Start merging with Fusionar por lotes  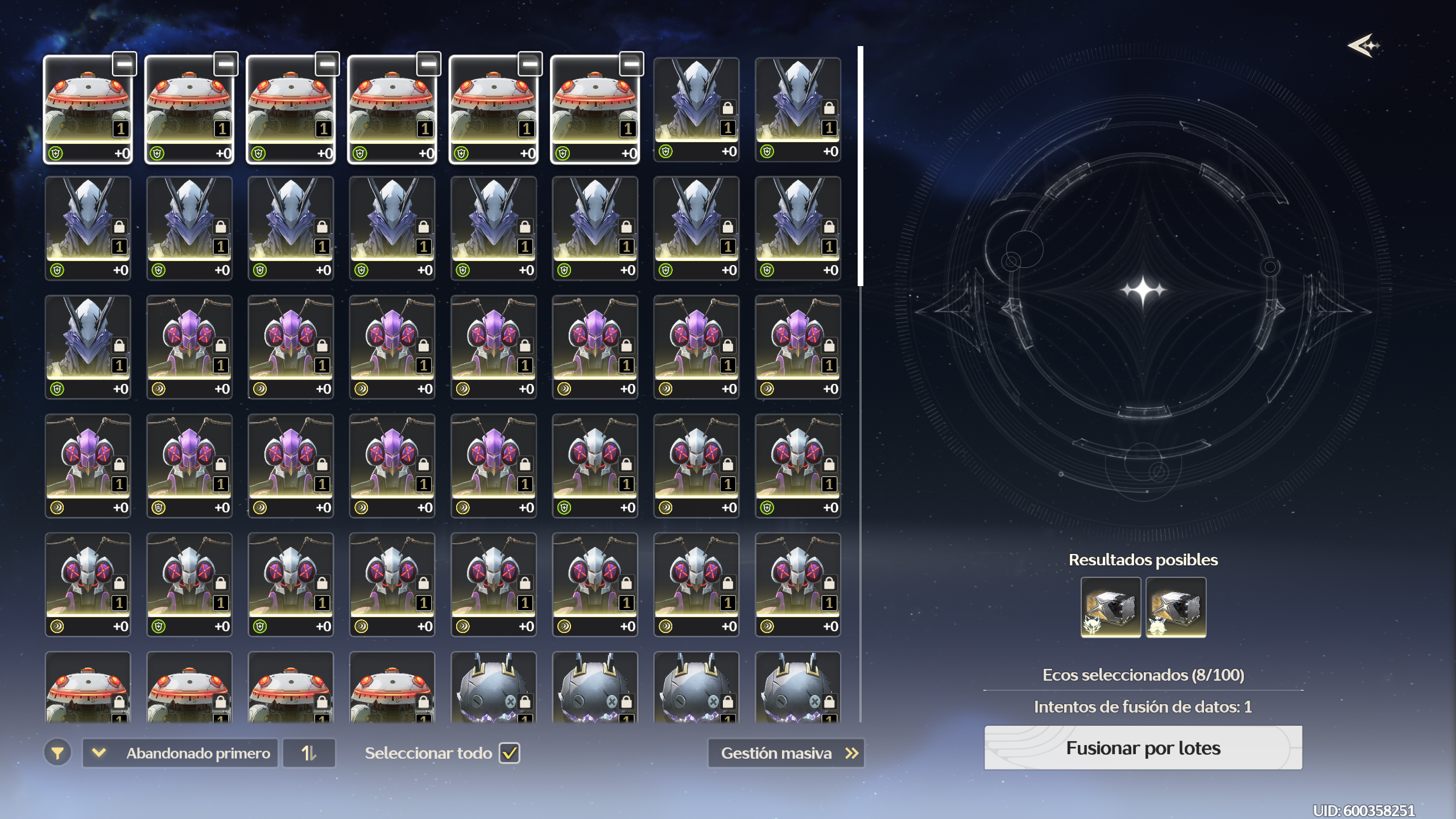pyautogui.click(x=1143, y=748)
